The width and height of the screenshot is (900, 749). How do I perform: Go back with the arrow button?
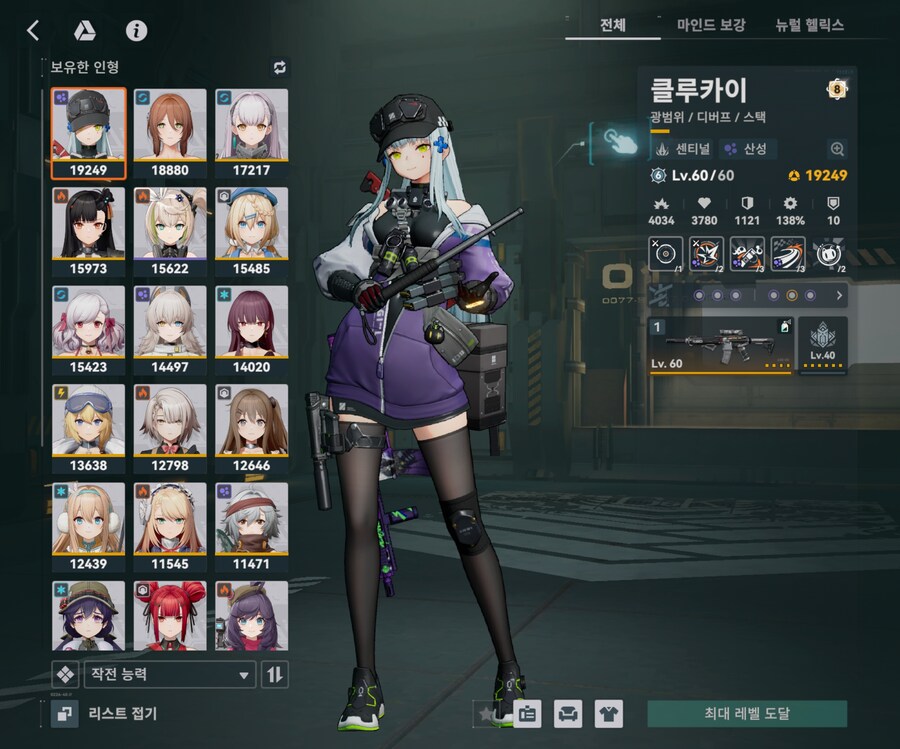33,30
